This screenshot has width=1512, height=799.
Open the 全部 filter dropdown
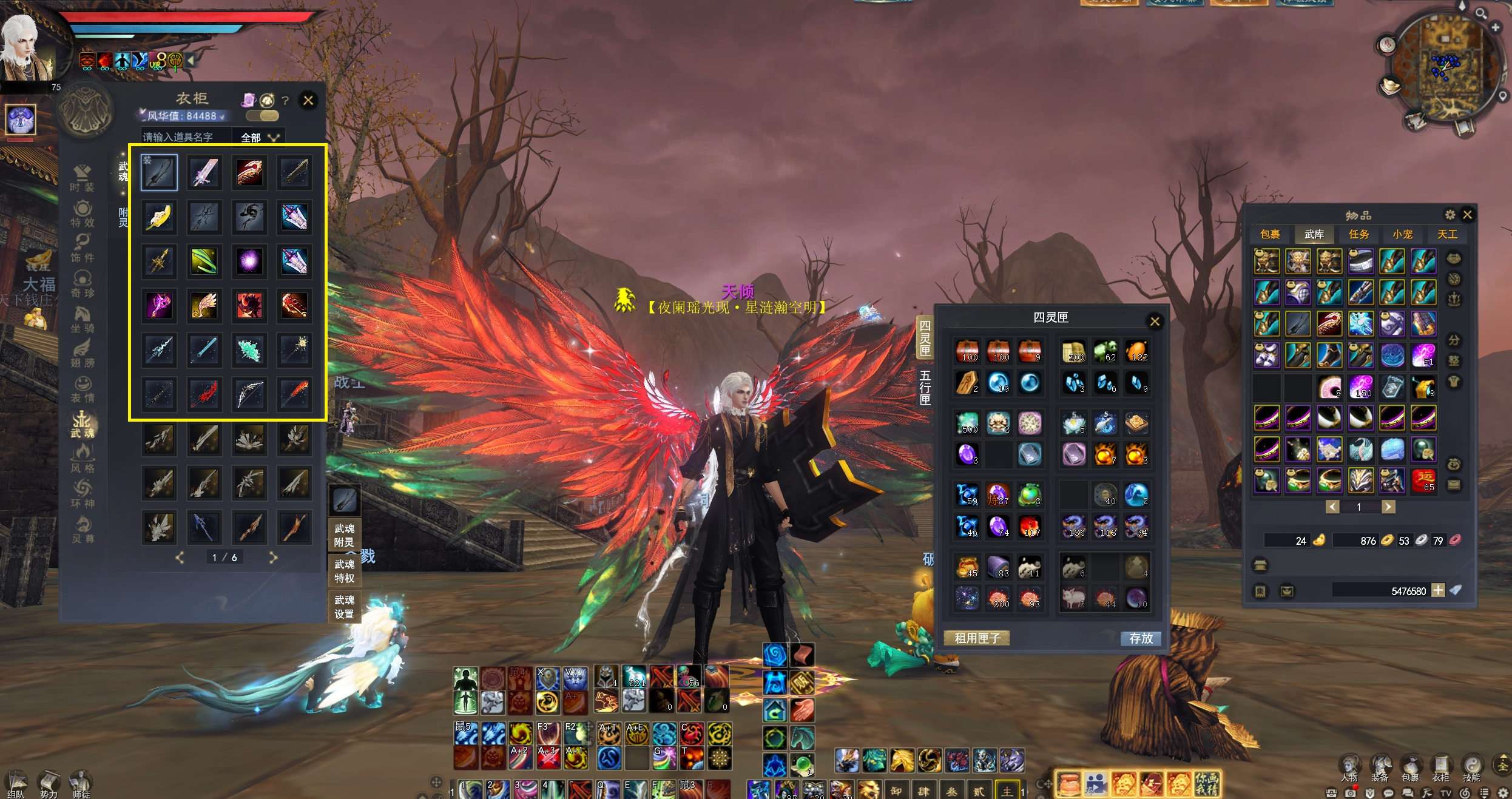click(x=260, y=138)
